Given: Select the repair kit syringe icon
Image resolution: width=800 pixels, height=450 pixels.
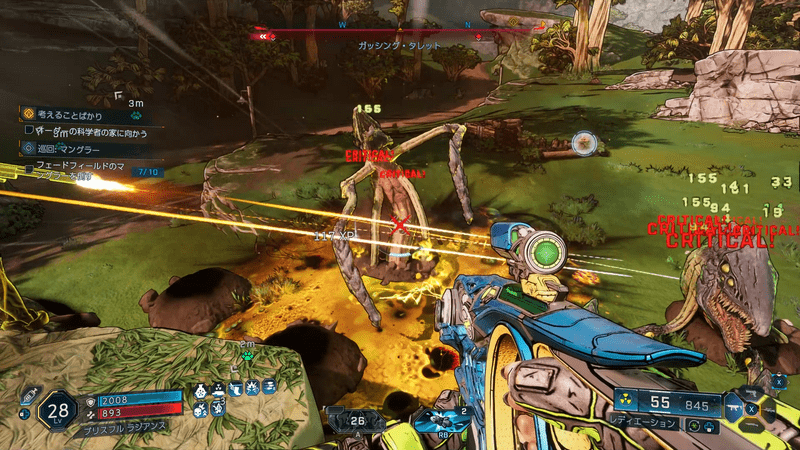Looking at the screenshot, I should coord(28,394).
